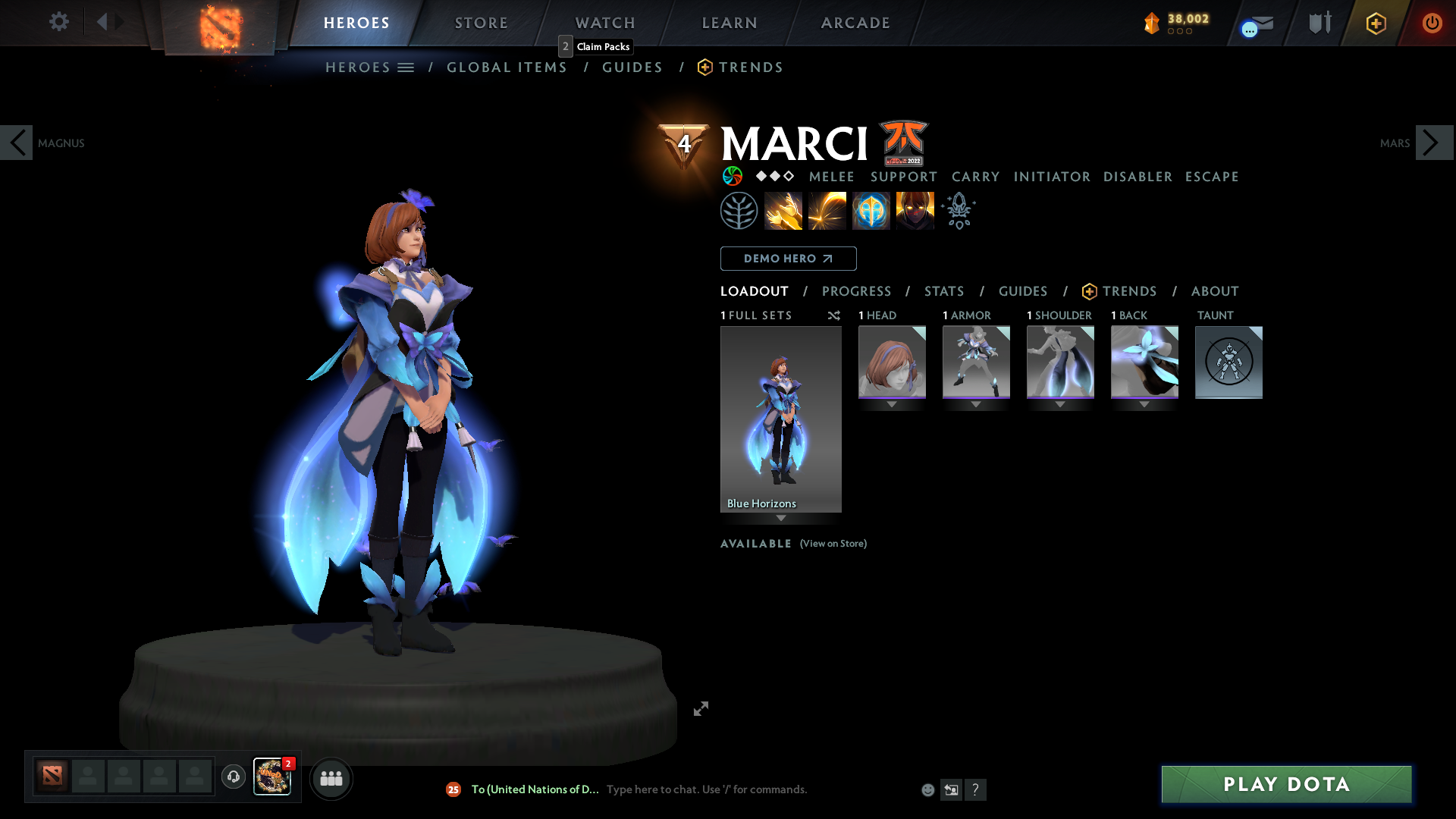
Task: Open the help question mark toggle
Action: [977, 789]
